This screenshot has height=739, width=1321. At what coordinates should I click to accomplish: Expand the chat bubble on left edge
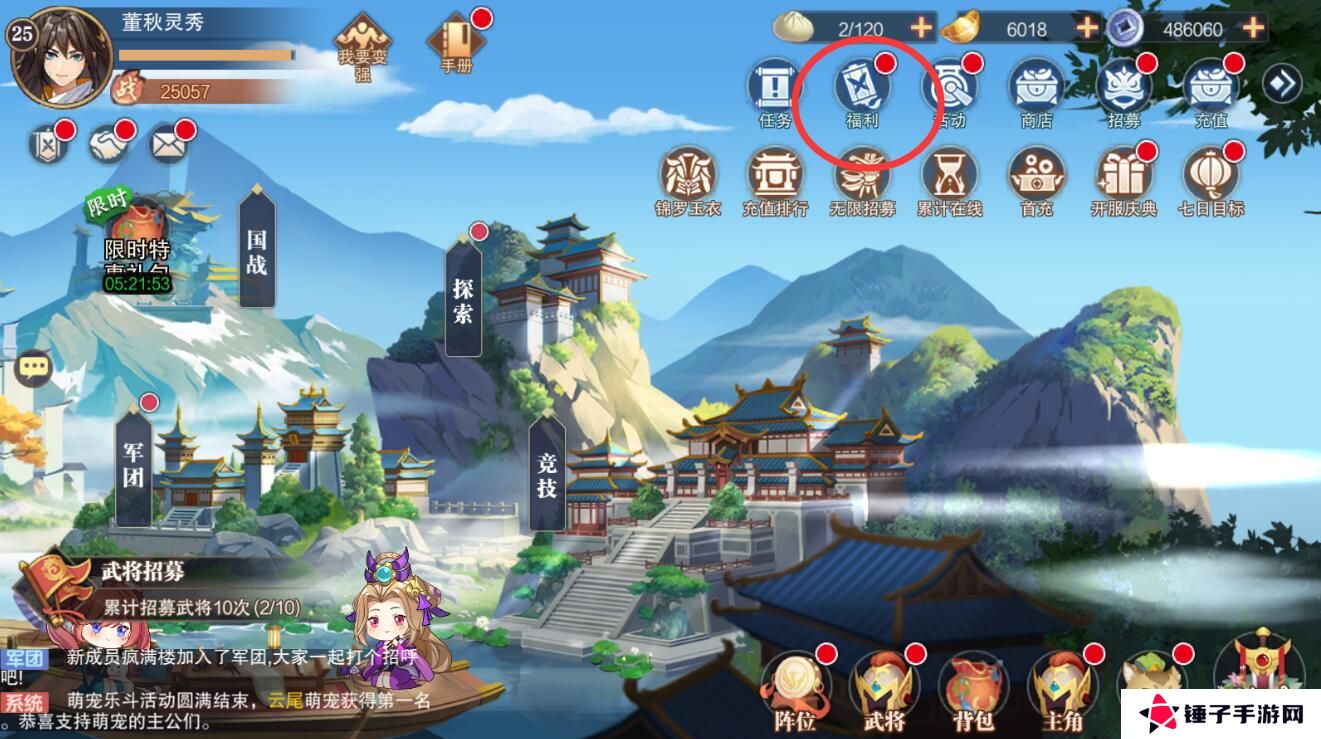[32, 369]
